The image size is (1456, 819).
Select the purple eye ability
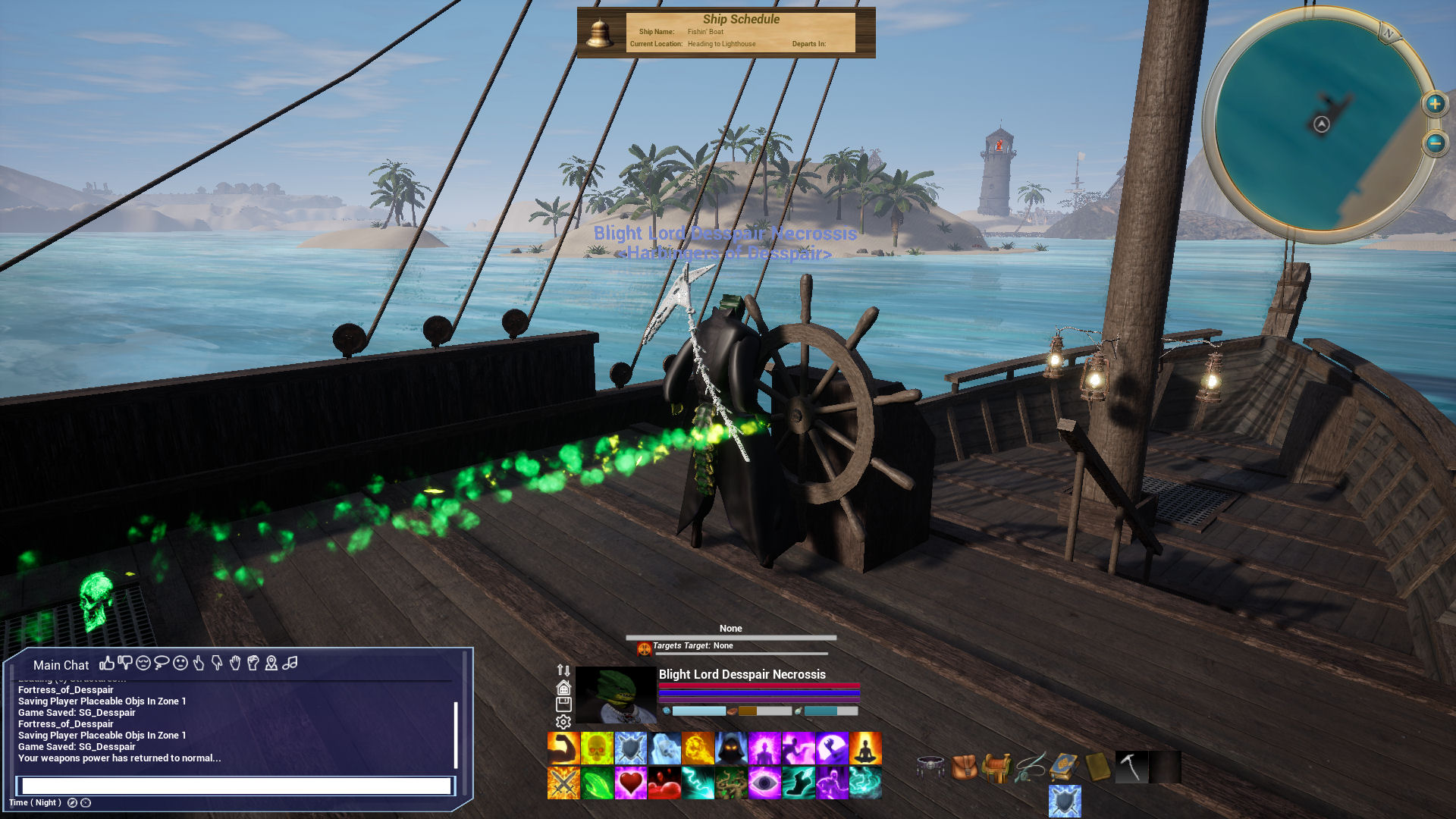[x=765, y=781]
